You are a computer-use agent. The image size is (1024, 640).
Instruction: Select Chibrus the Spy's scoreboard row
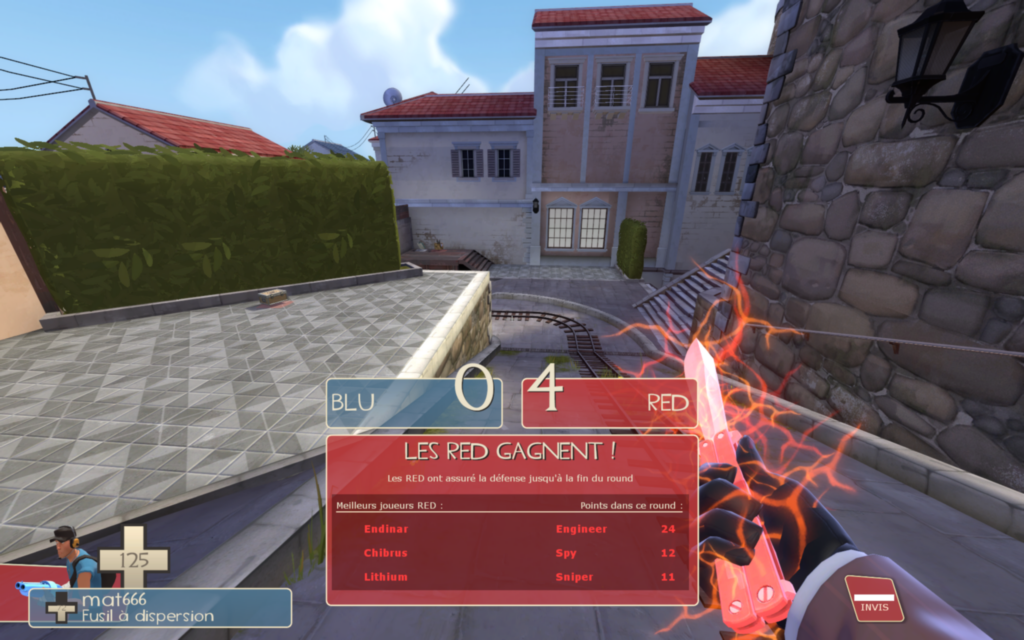(x=511, y=553)
